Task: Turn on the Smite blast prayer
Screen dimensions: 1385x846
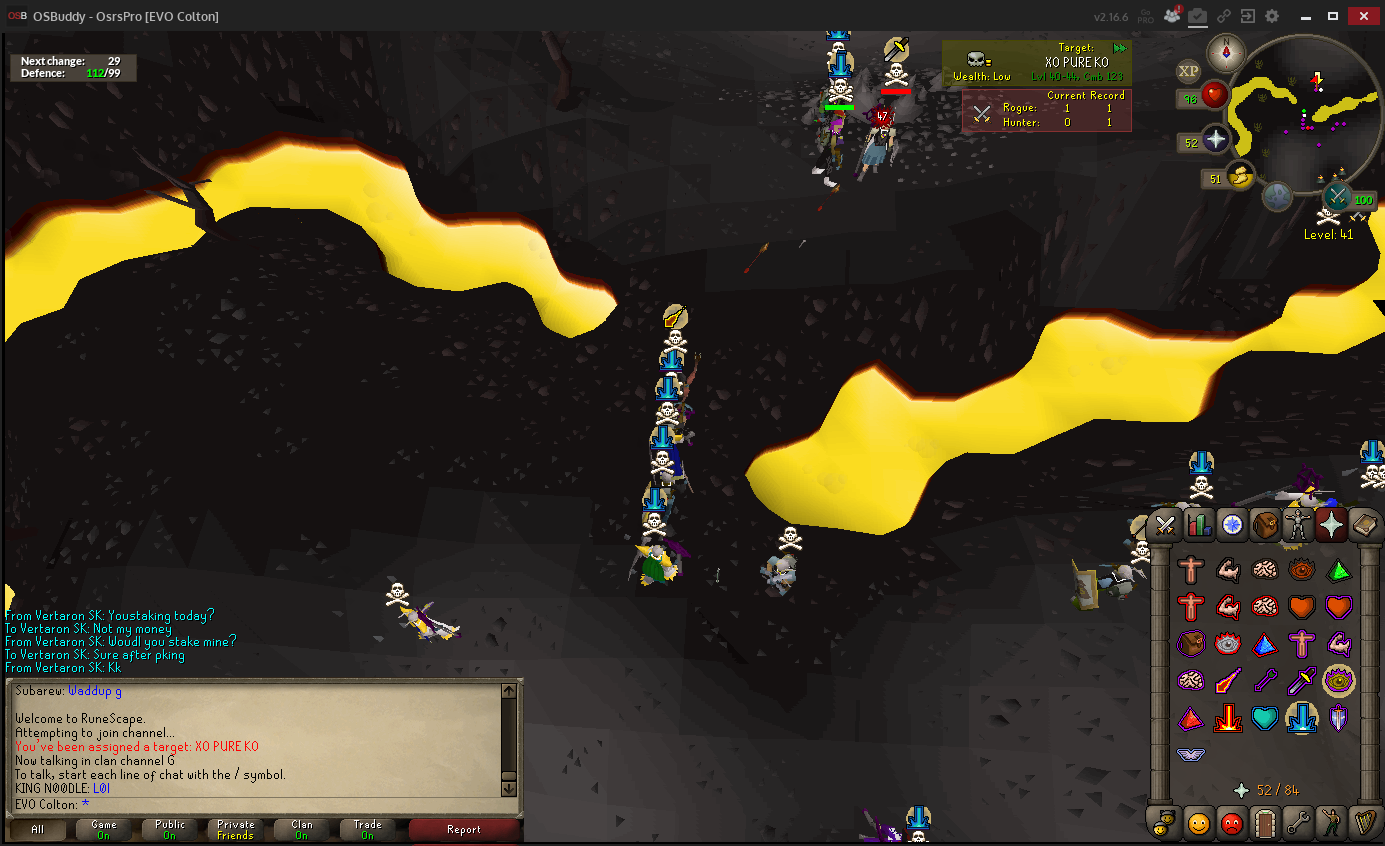Action: [1227, 718]
